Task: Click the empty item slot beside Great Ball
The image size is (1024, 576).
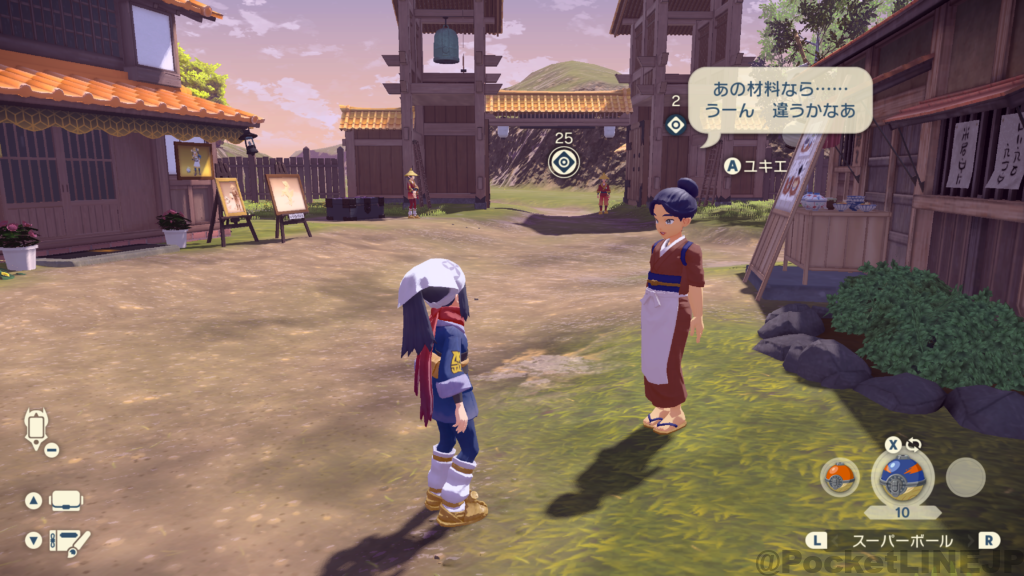Action: click(965, 477)
